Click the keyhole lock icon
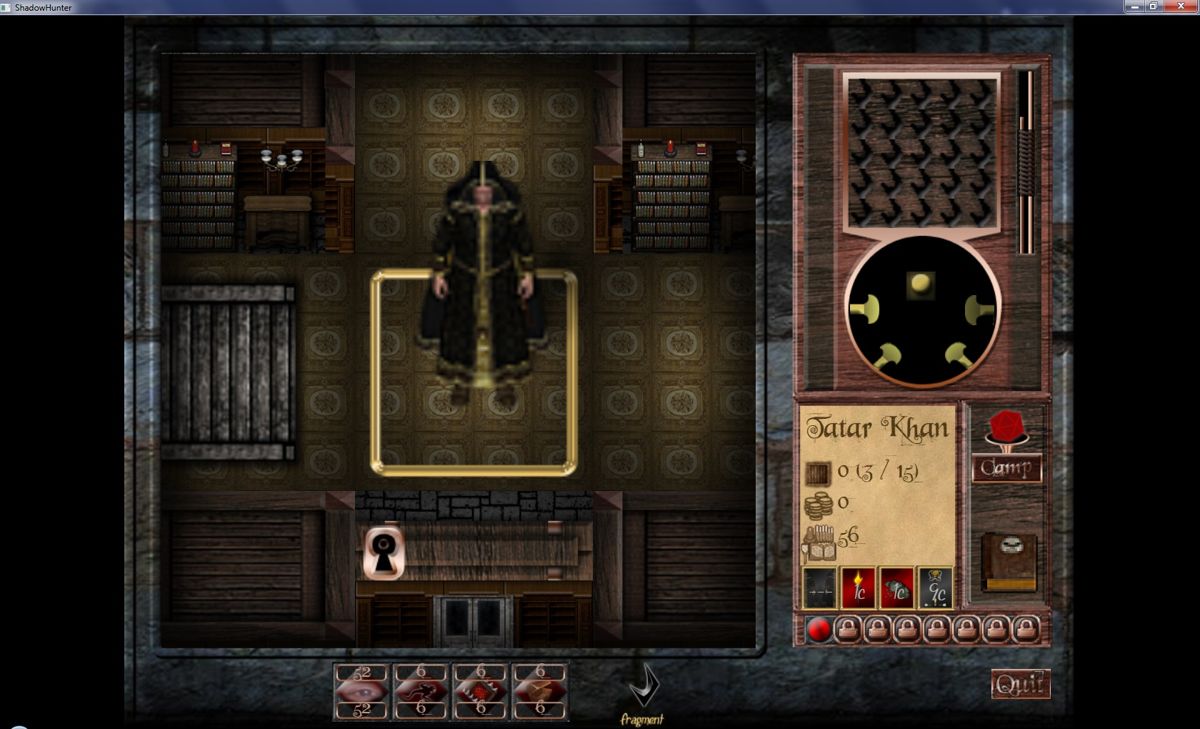This screenshot has height=729, width=1200. (x=382, y=553)
